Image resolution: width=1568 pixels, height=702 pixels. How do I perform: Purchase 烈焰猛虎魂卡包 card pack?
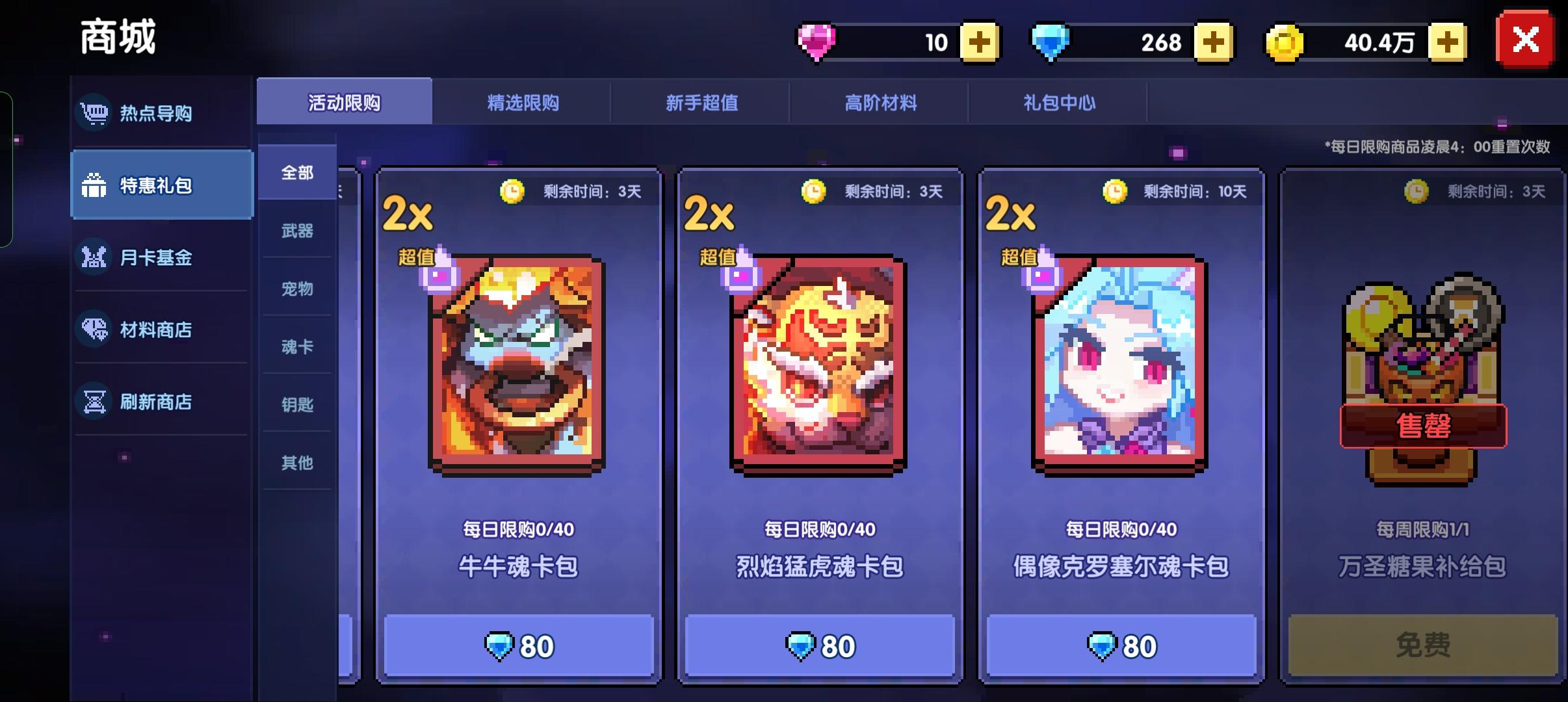pyautogui.click(x=819, y=645)
